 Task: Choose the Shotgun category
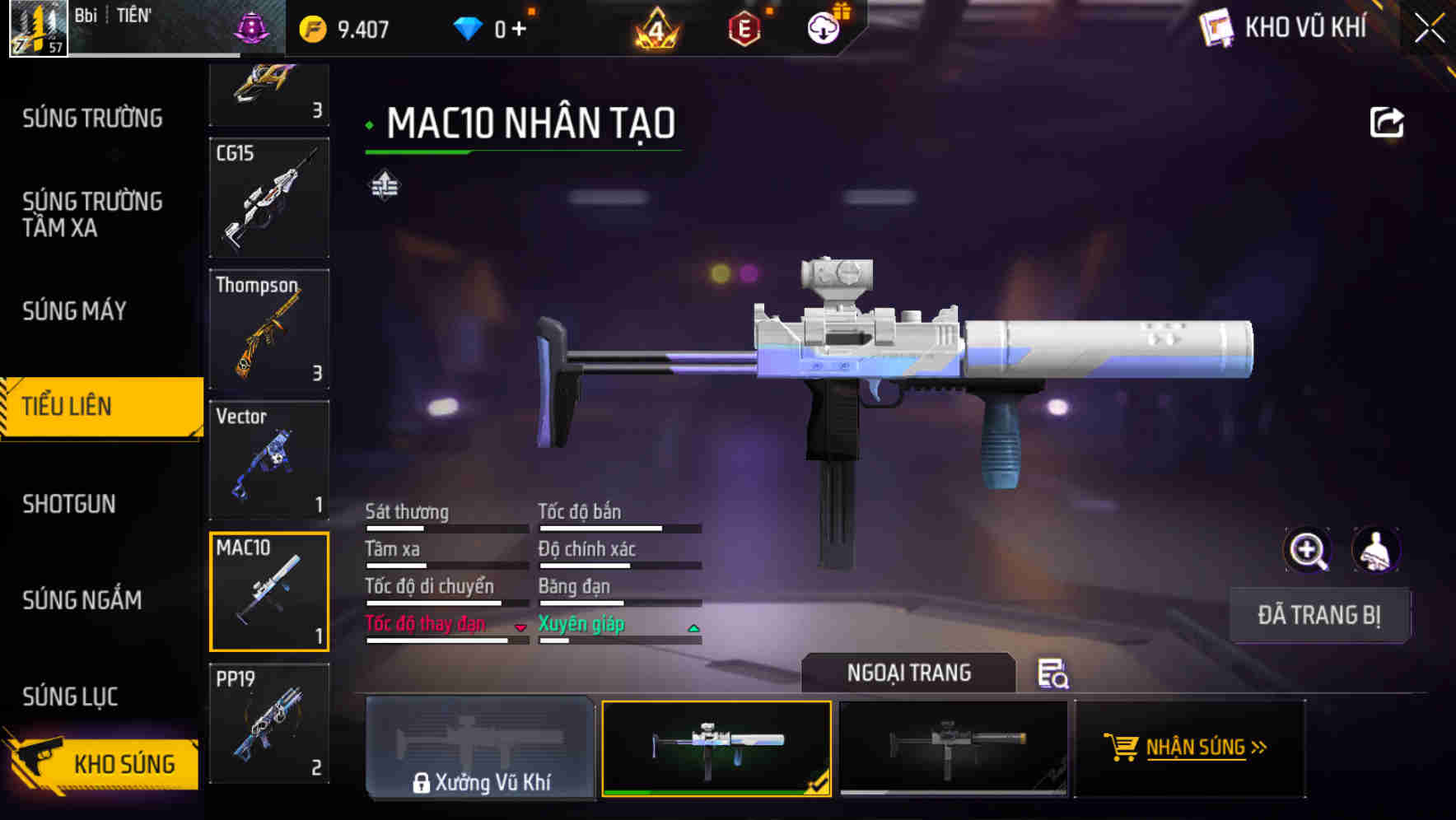pyautogui.click(x=69, y=504)
